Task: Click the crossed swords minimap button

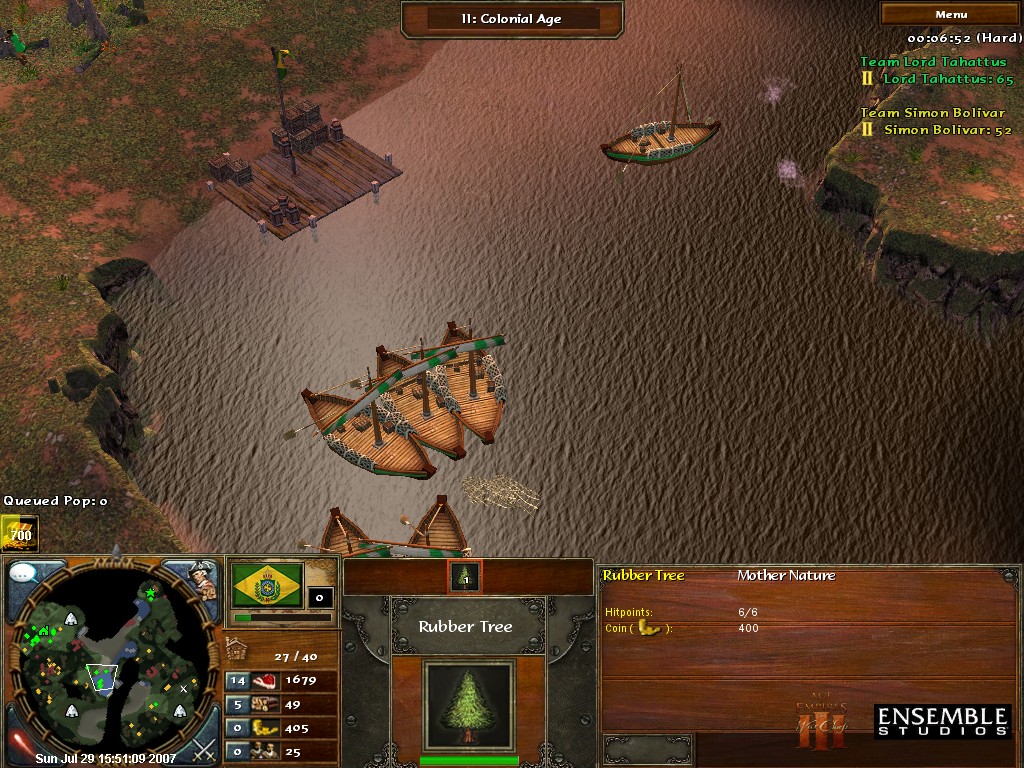Action: [x=204, y=745]
